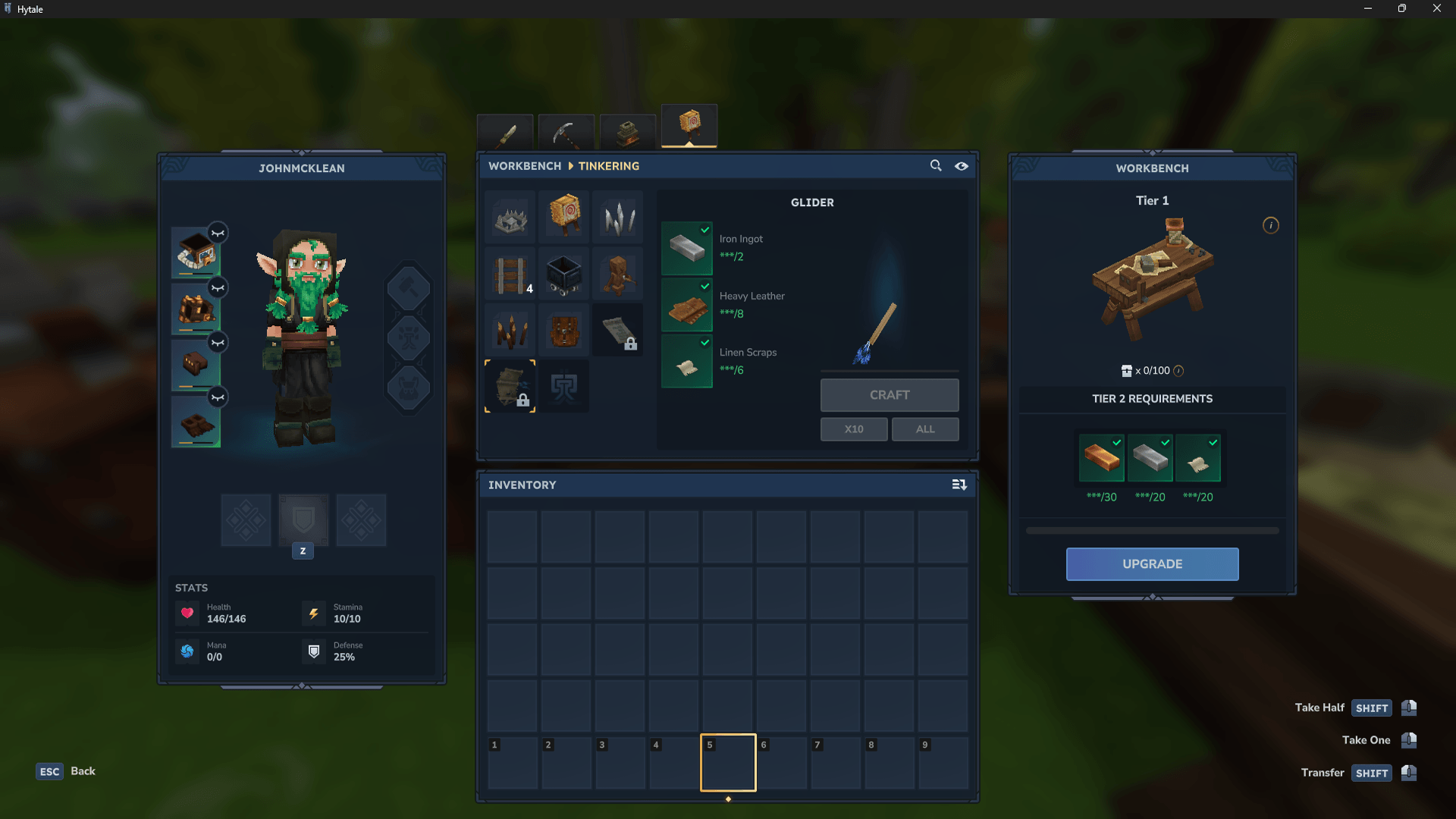The width and height of the screenshot is (1456, 819).
Task: Select the locked glider recipe
Action: pyautogui.click(x=510, y=387)
